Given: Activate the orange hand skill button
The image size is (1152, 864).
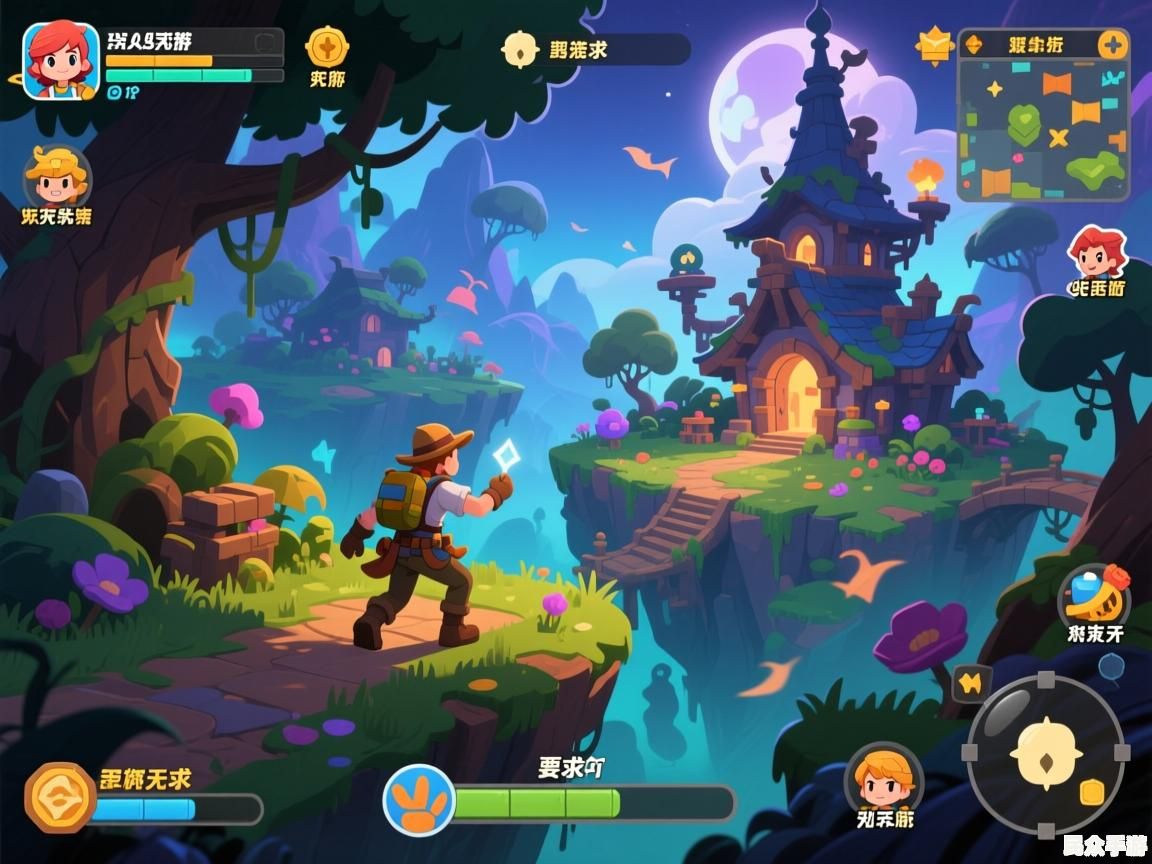Looking at the screenshot, I should [419, 800].
